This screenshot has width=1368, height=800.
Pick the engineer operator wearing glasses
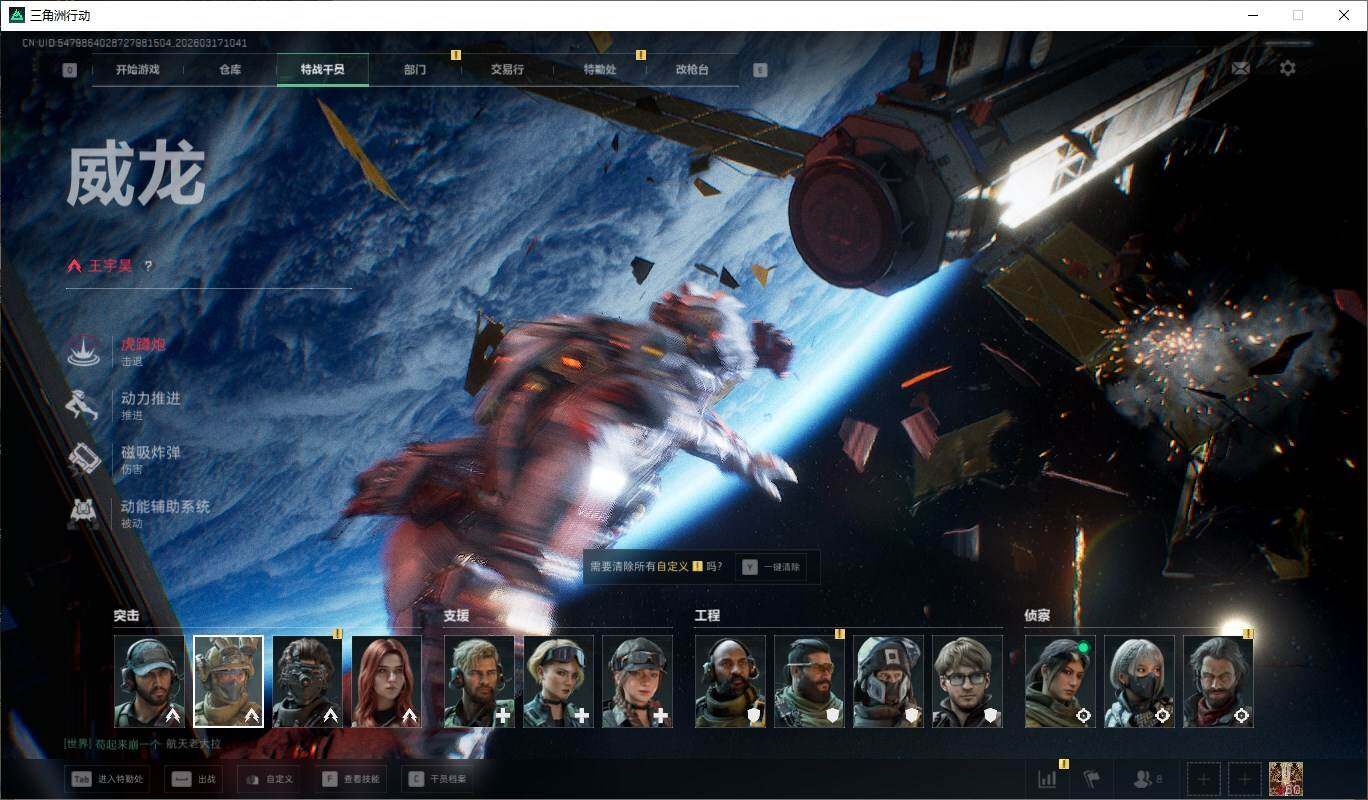click(967, 681)
